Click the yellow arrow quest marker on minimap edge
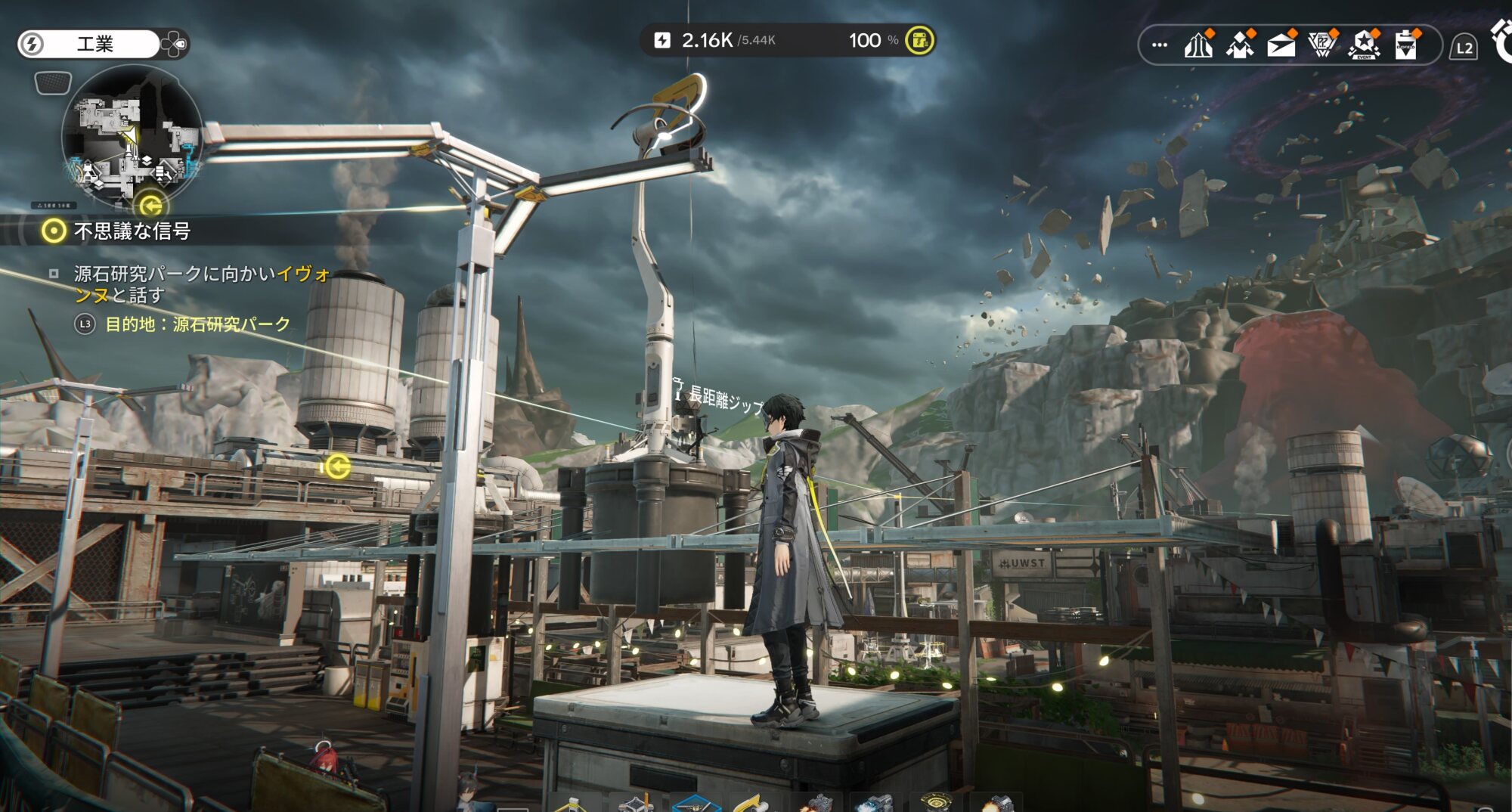 click(151, 205)
